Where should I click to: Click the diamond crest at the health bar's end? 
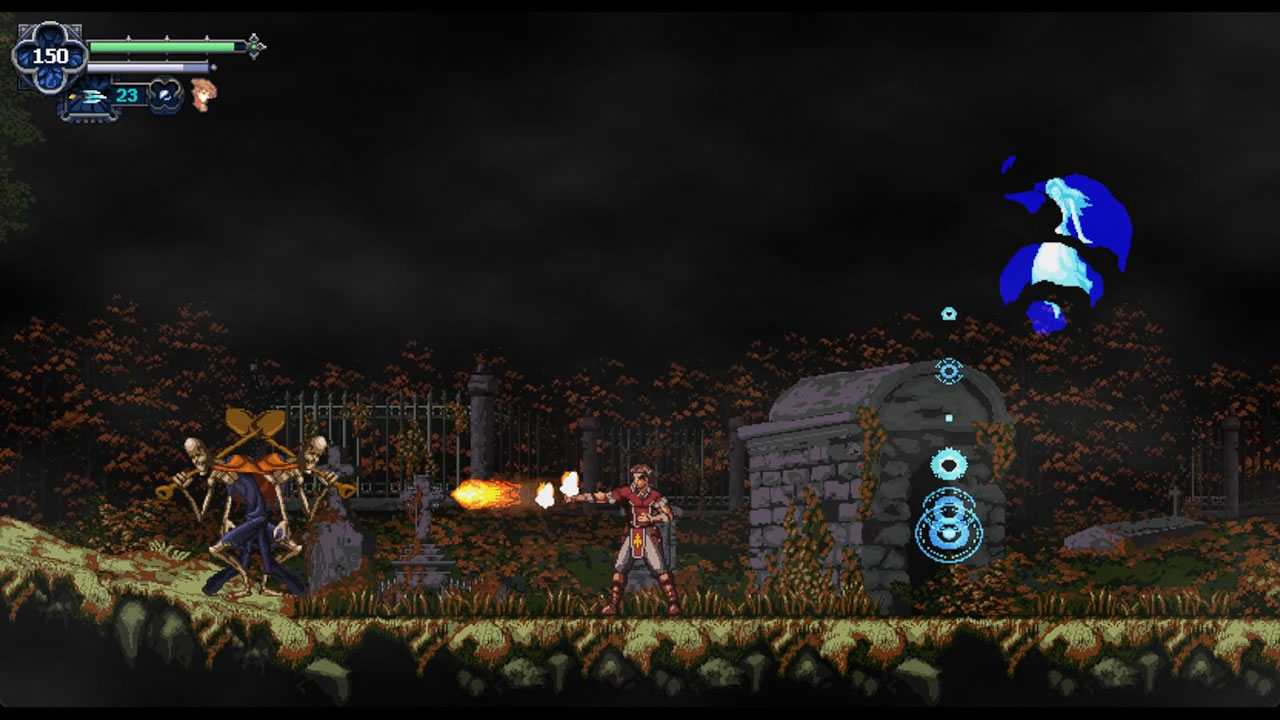coord(254,44)
